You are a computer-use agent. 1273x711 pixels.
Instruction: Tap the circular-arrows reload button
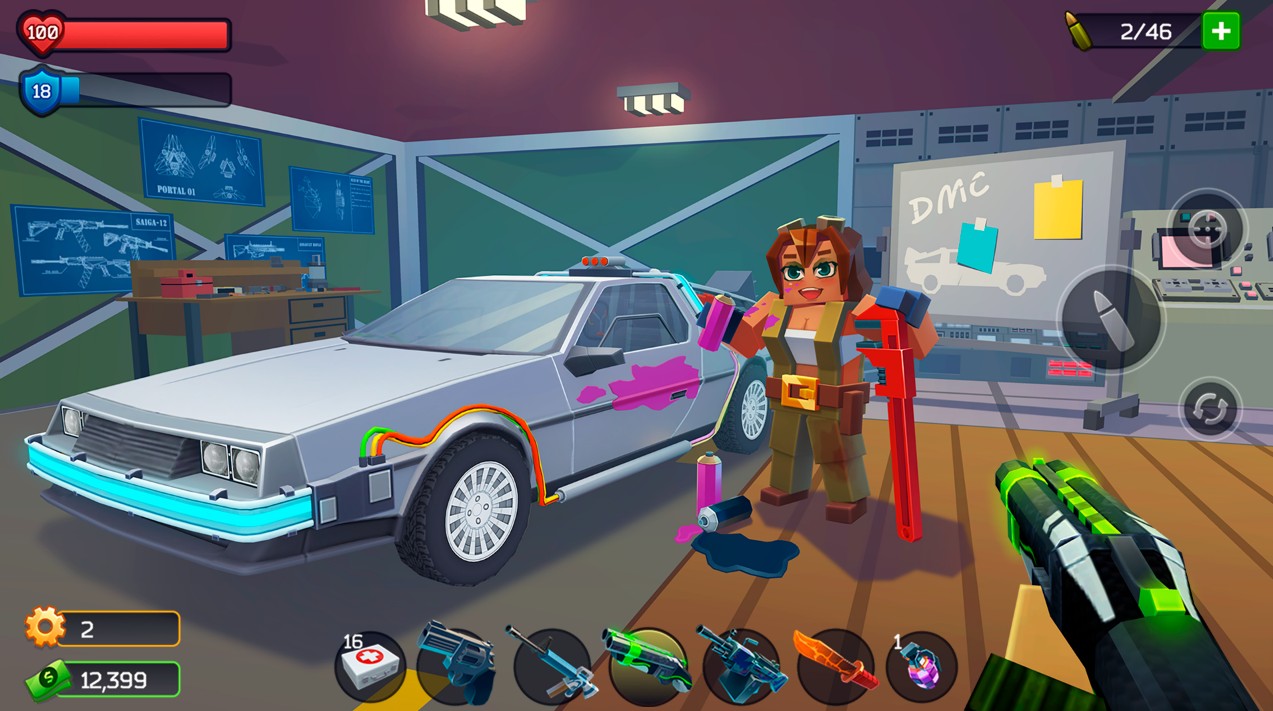tap(1210, 409)
